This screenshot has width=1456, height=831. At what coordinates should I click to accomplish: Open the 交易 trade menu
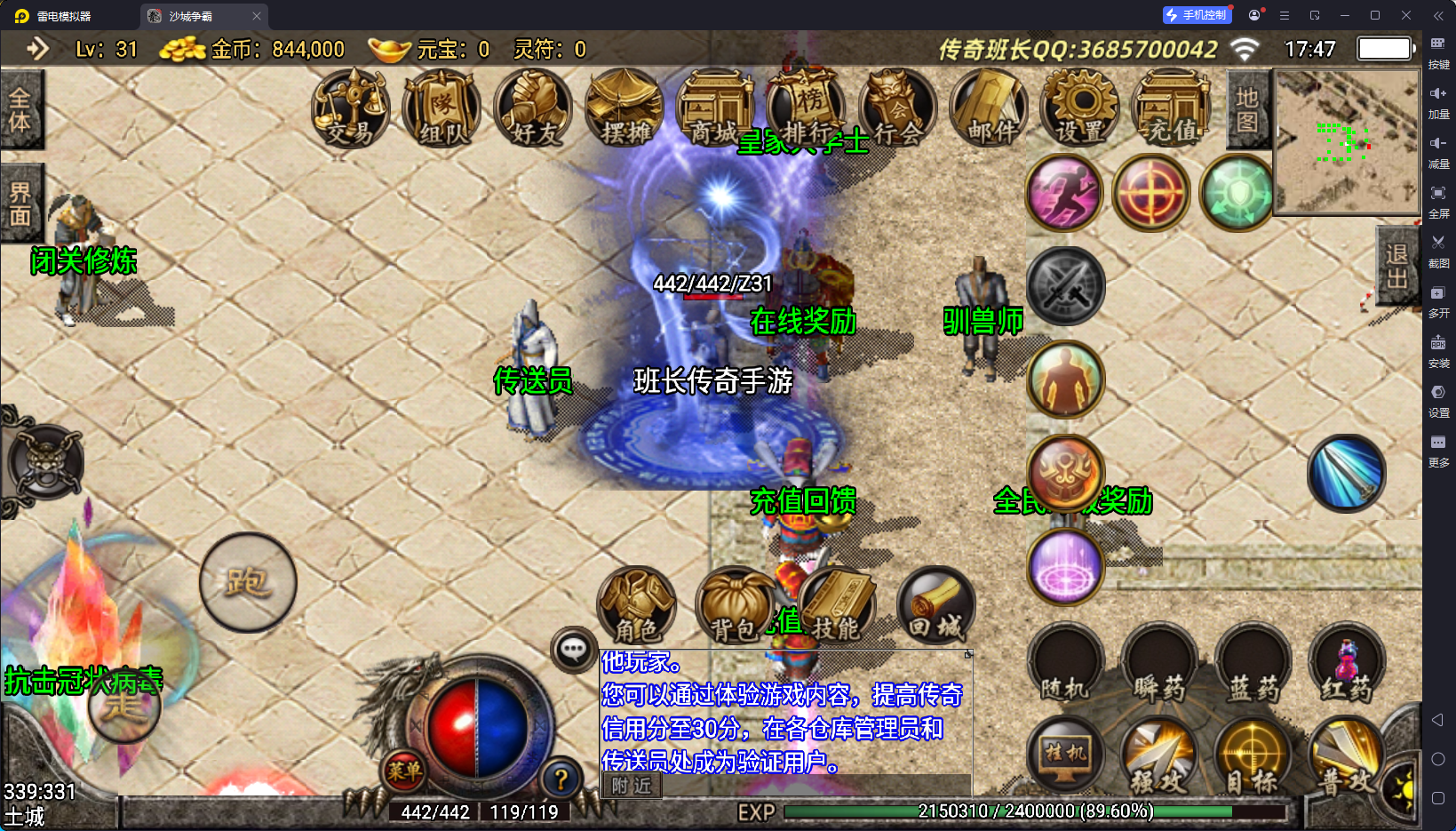pyautogui.click(x=351, y=109)
